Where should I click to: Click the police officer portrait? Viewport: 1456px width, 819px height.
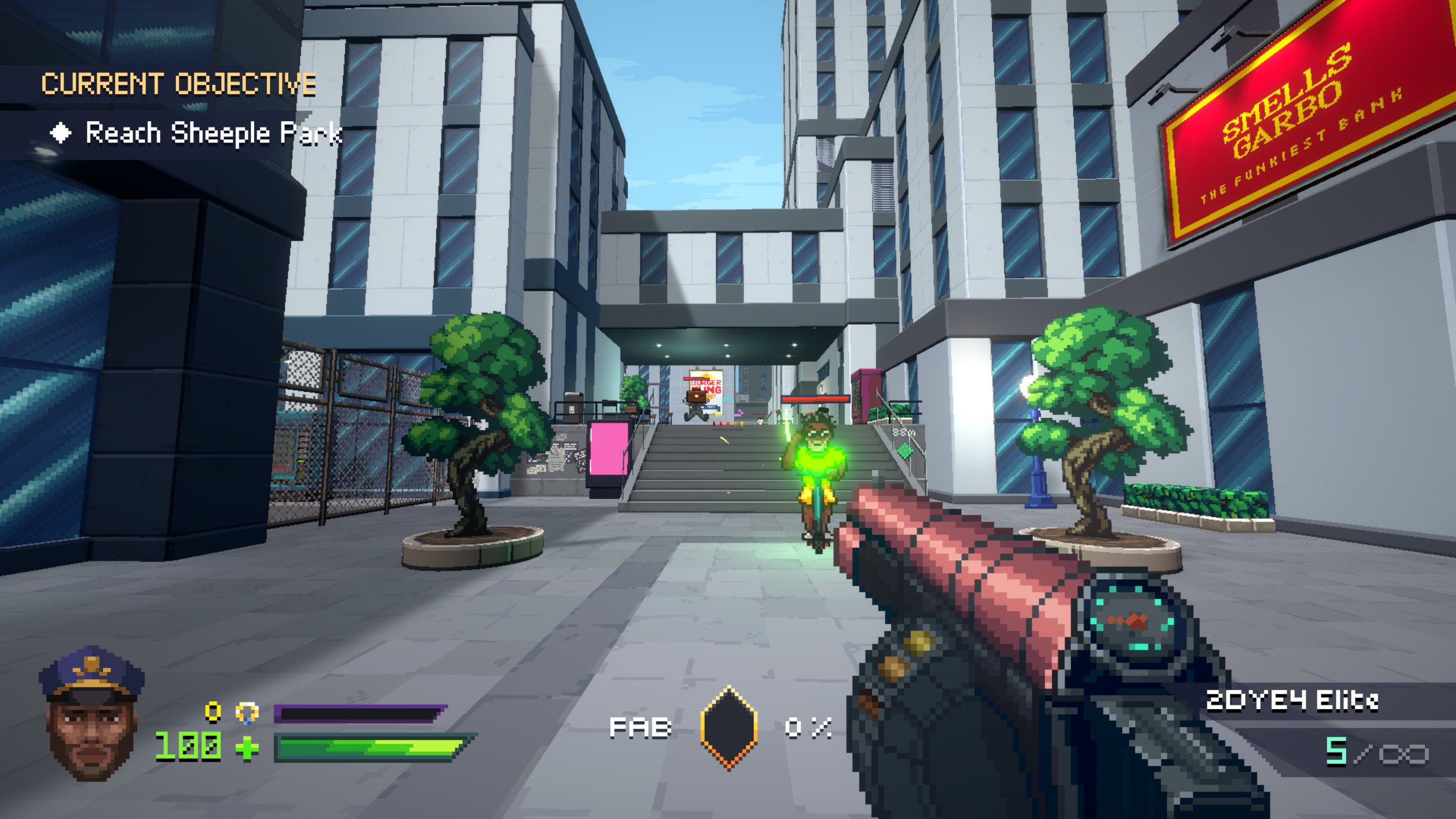click(x=92, y=713)
